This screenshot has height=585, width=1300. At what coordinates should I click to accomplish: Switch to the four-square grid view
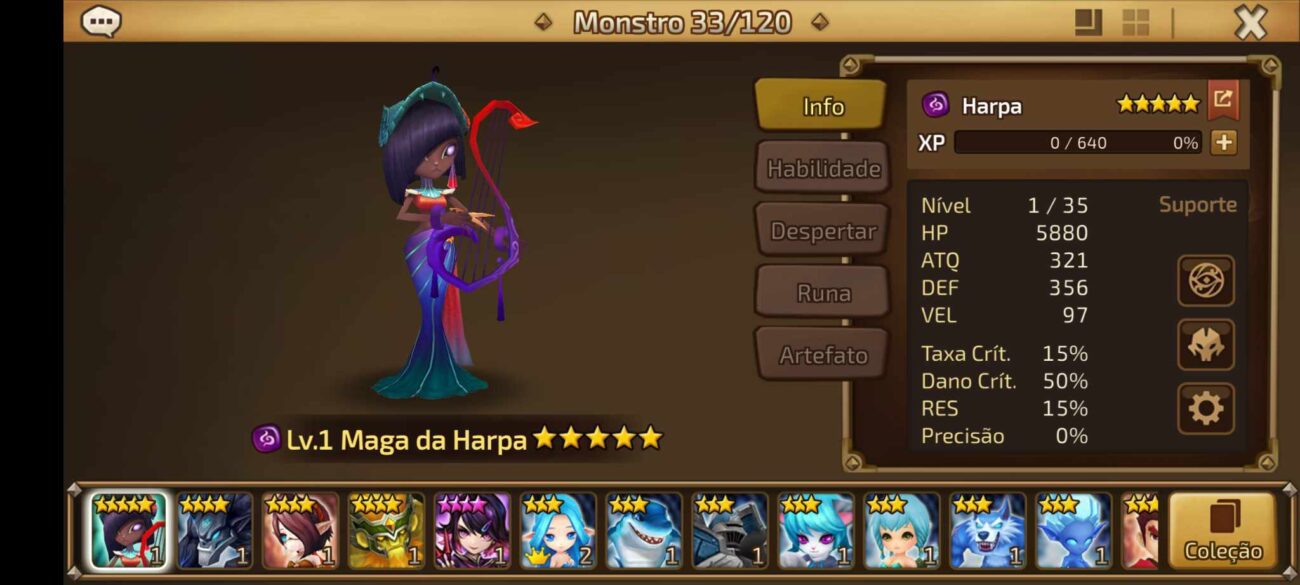point(1136,22)
